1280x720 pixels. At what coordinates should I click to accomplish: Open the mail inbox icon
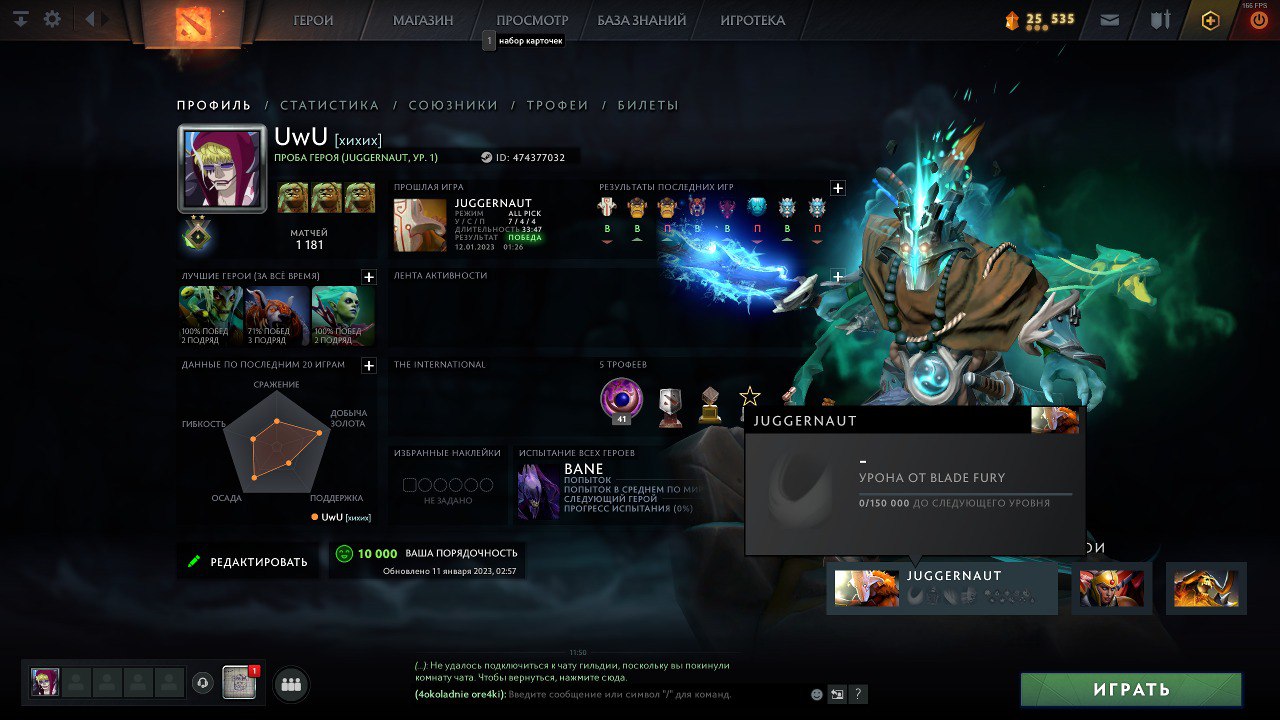[x=1109, y=19]
